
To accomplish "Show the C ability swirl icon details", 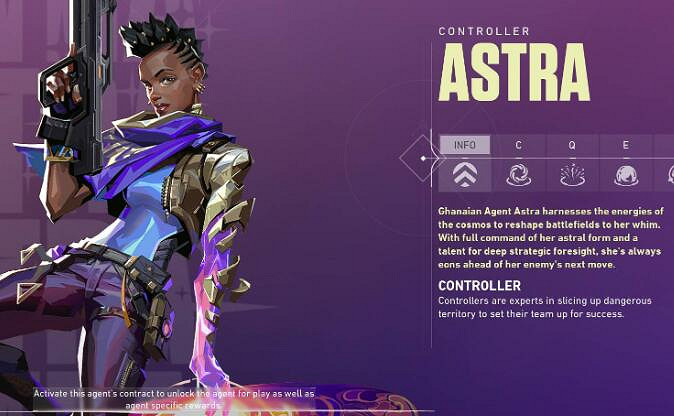I will 519,175.
